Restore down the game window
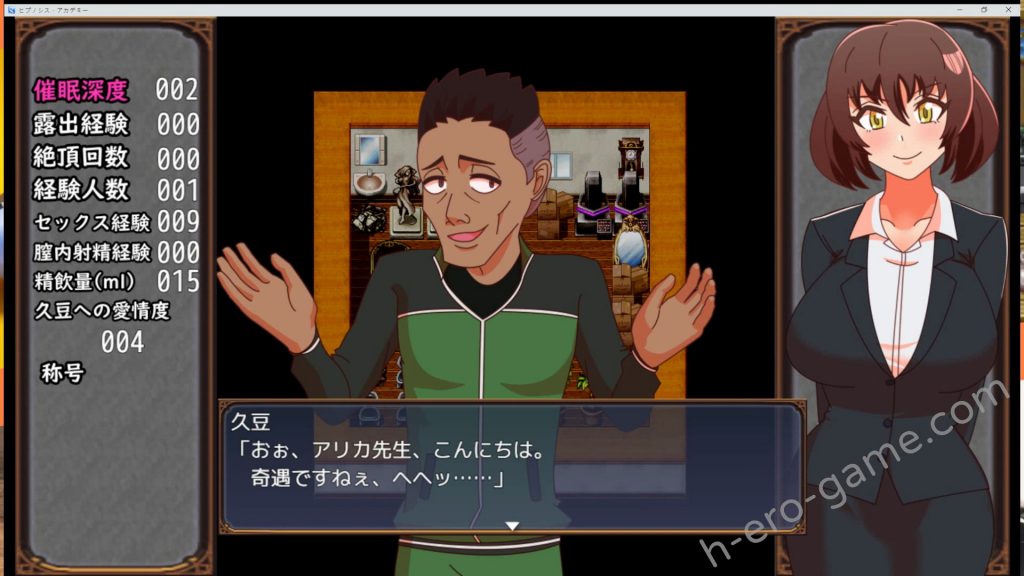The height and width of the screenshot is (576, 1024). click(984, 8)
